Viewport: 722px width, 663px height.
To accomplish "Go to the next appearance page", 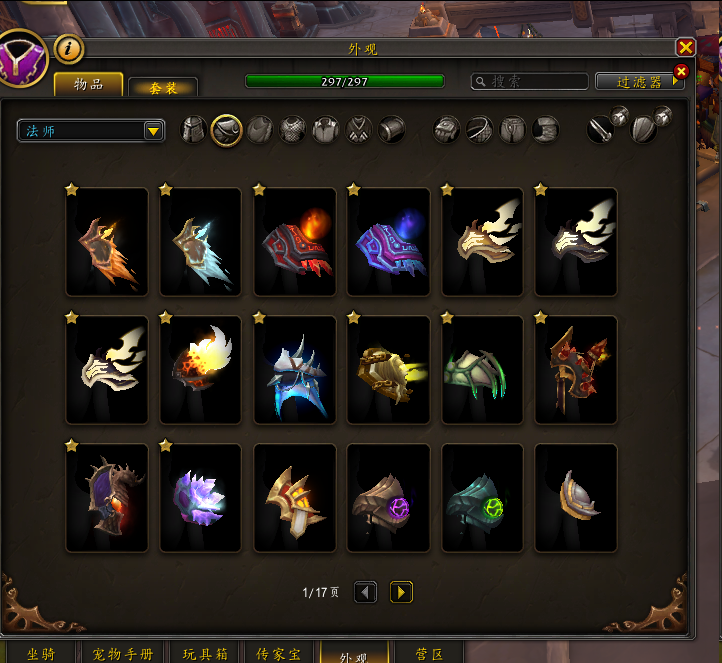I will pos(401,592).
